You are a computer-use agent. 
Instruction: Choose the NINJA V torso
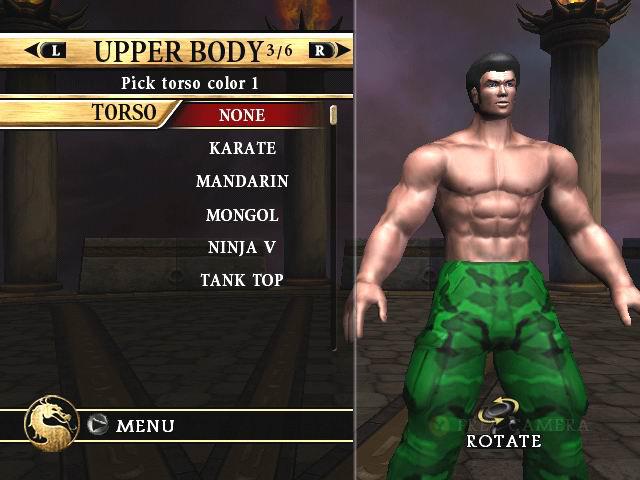[x=242, y=247]
